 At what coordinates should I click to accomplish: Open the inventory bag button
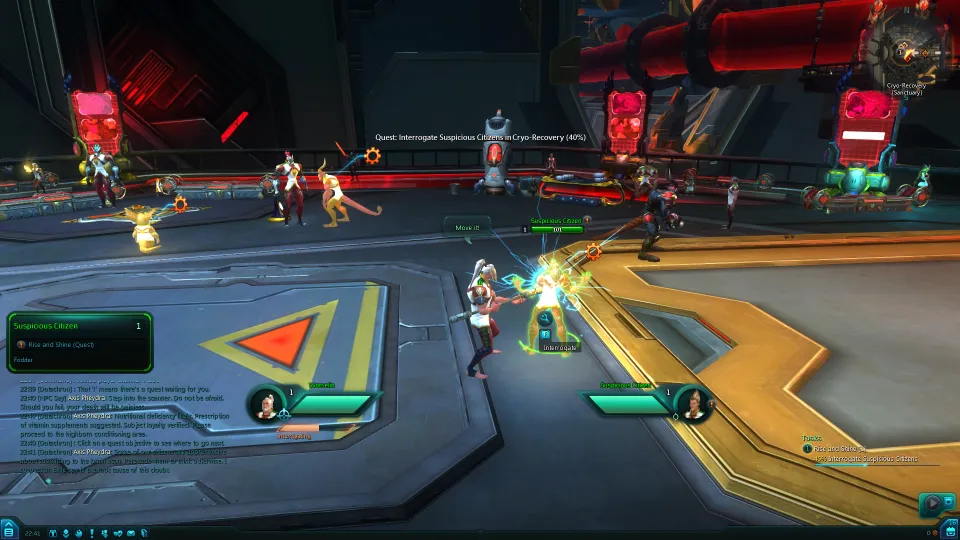pos(950,531)
